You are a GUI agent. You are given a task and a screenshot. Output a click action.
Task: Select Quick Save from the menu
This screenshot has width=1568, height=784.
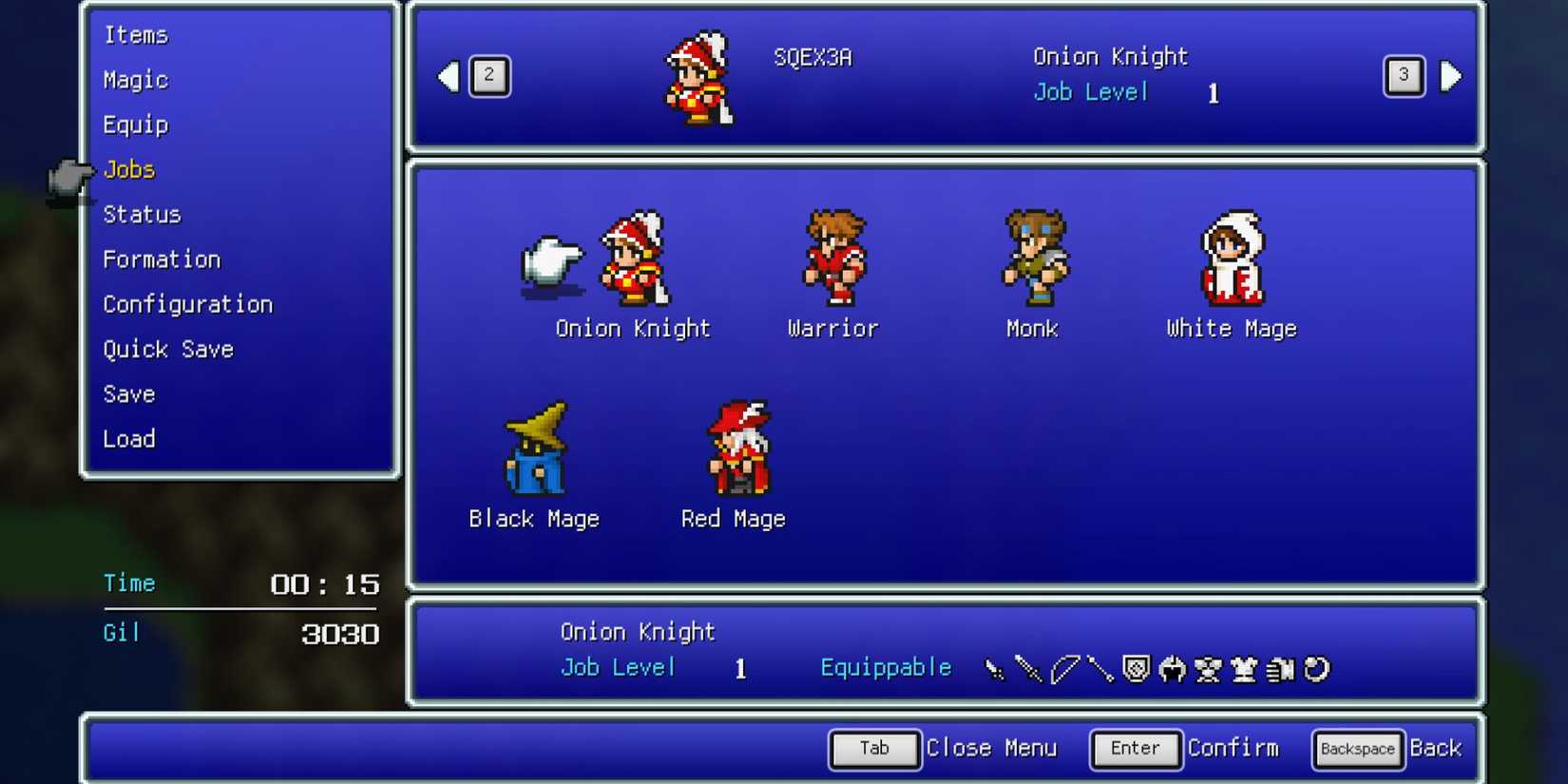168,349
